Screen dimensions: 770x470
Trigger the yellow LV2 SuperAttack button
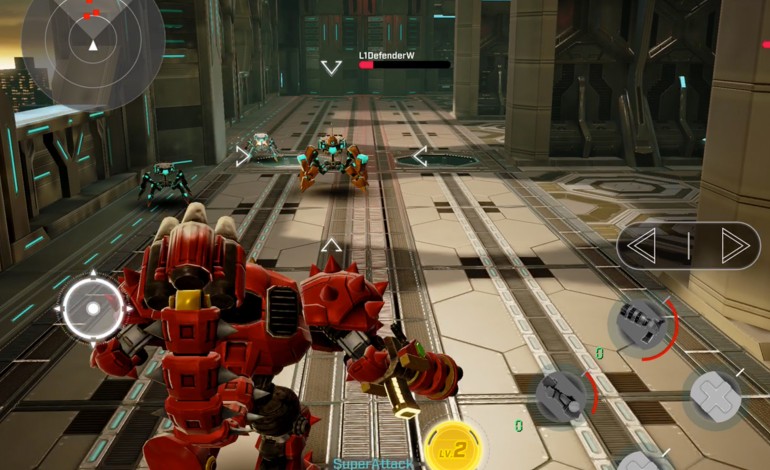[454, 448]
